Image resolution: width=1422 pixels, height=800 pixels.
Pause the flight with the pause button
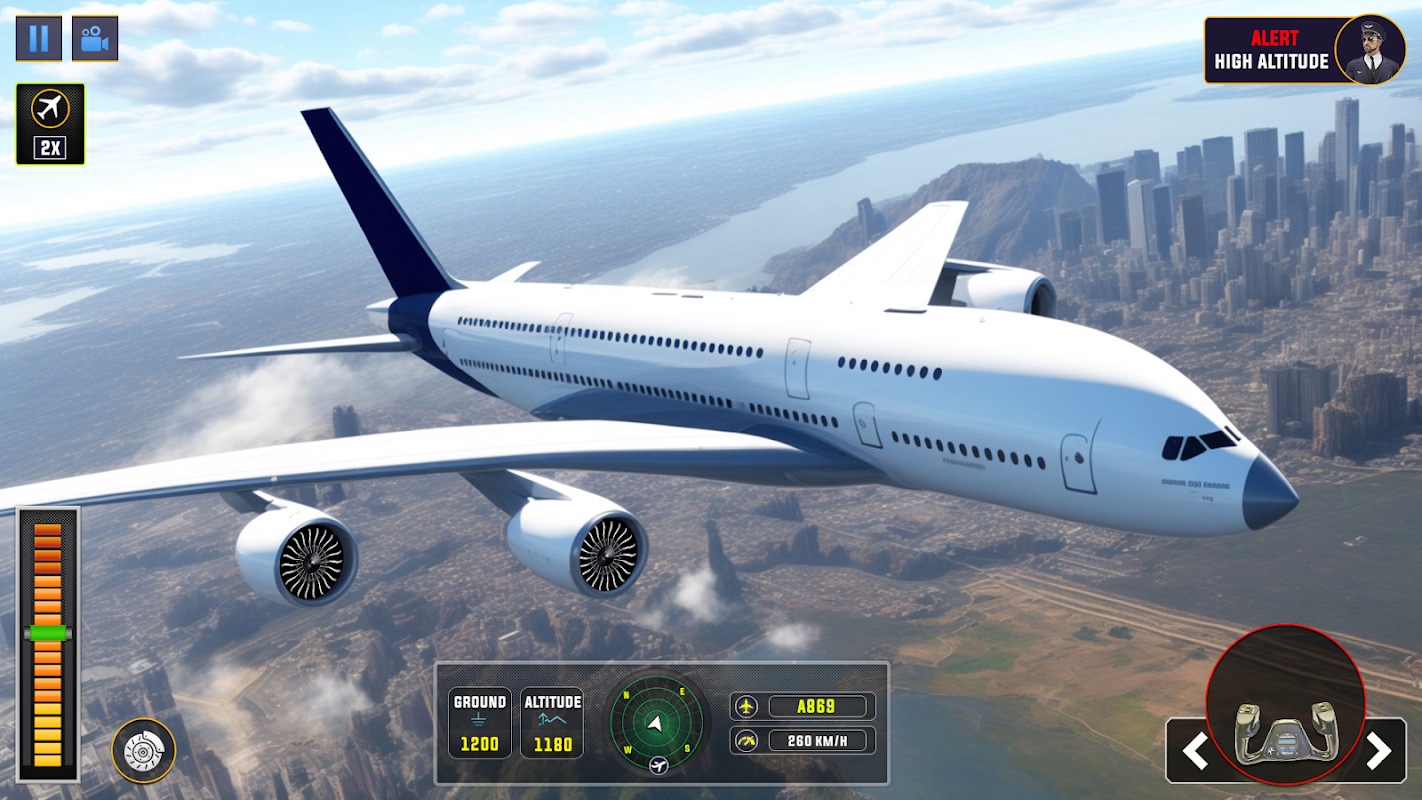click(38, 39)
